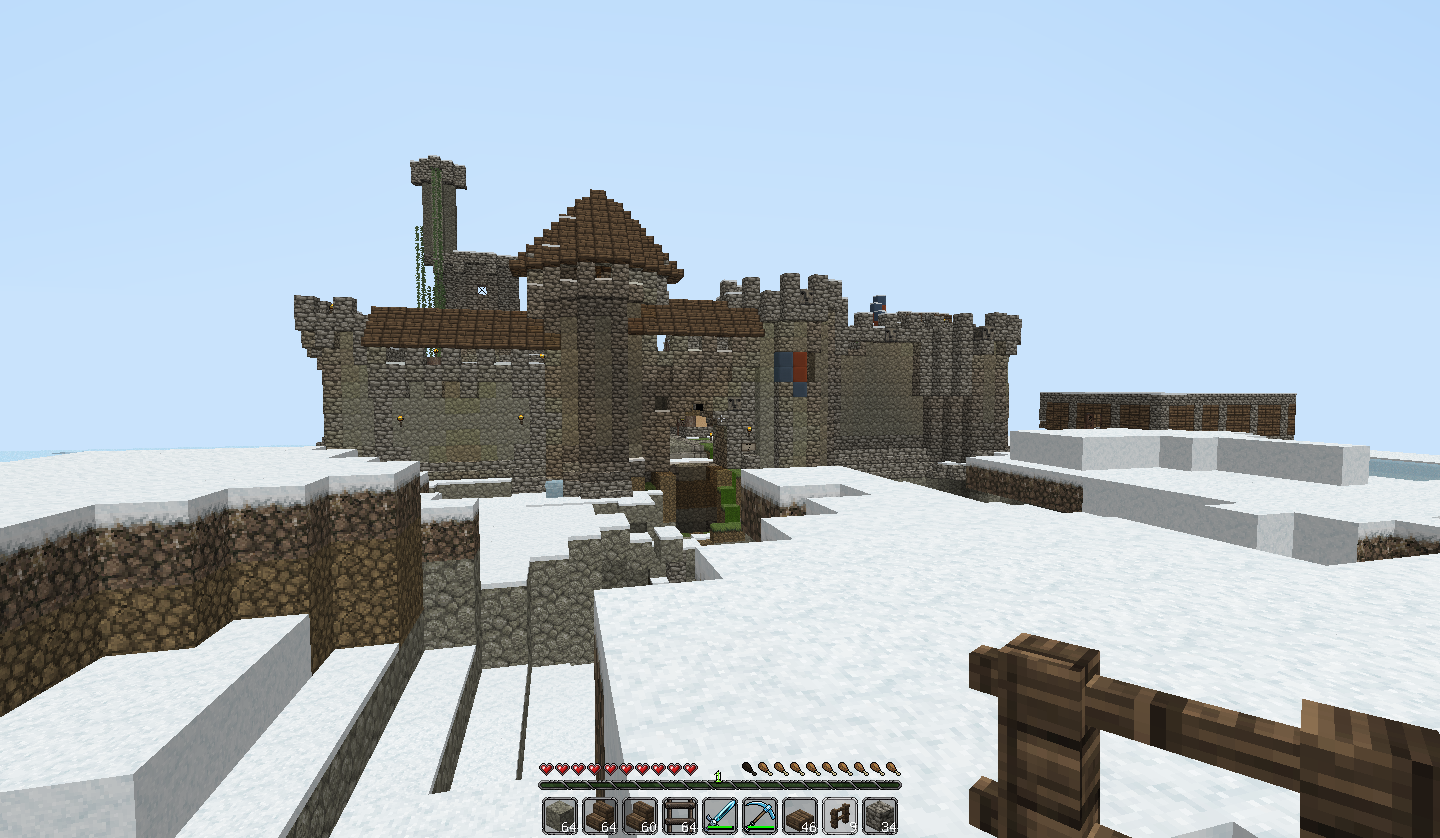The height and width of the screenshot is (838, 1440).
Task: Select the wooden slab stack of 46
Action: pos(800,815)
